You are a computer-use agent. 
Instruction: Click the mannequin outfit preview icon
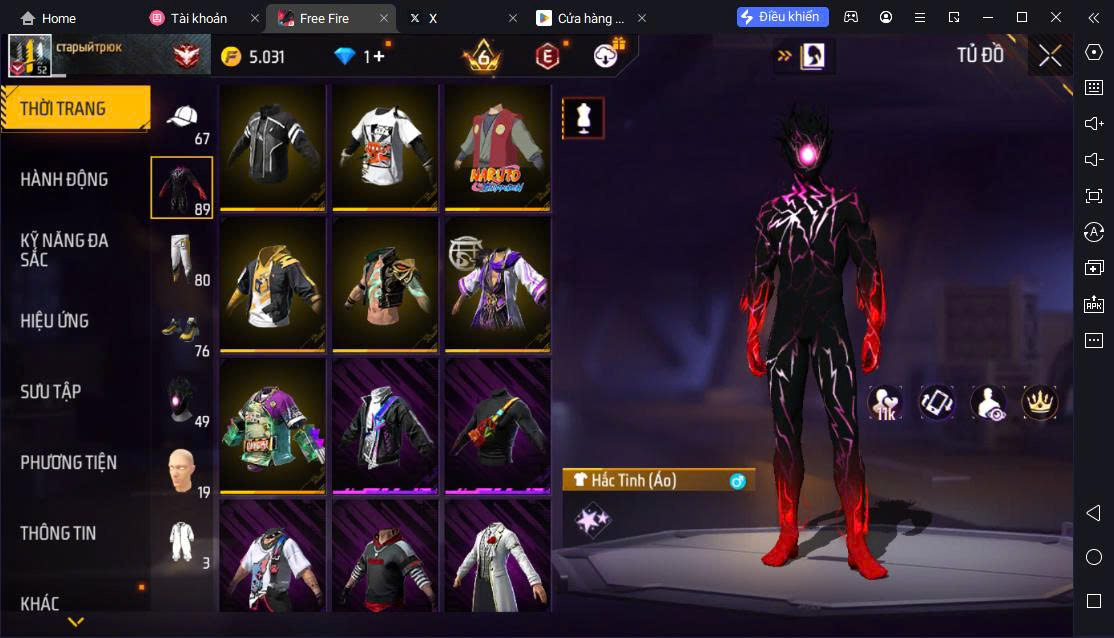pos(583,118)
